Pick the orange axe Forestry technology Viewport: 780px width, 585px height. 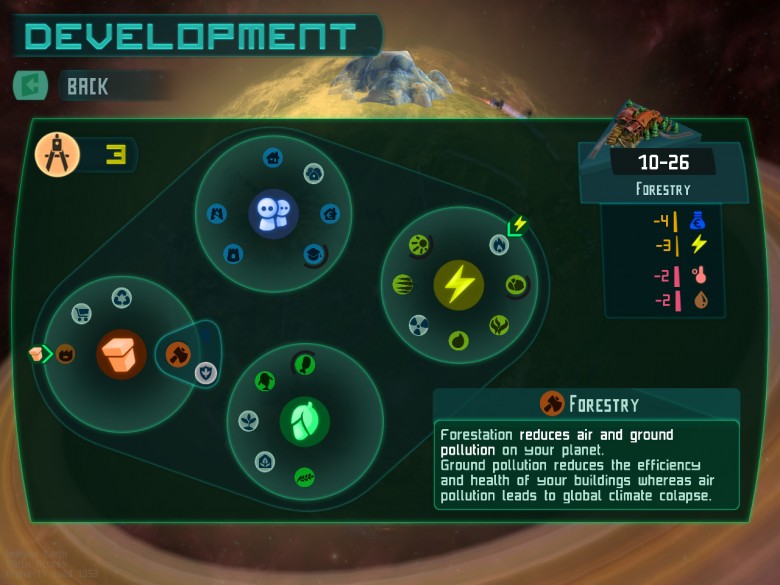[177, 353]
